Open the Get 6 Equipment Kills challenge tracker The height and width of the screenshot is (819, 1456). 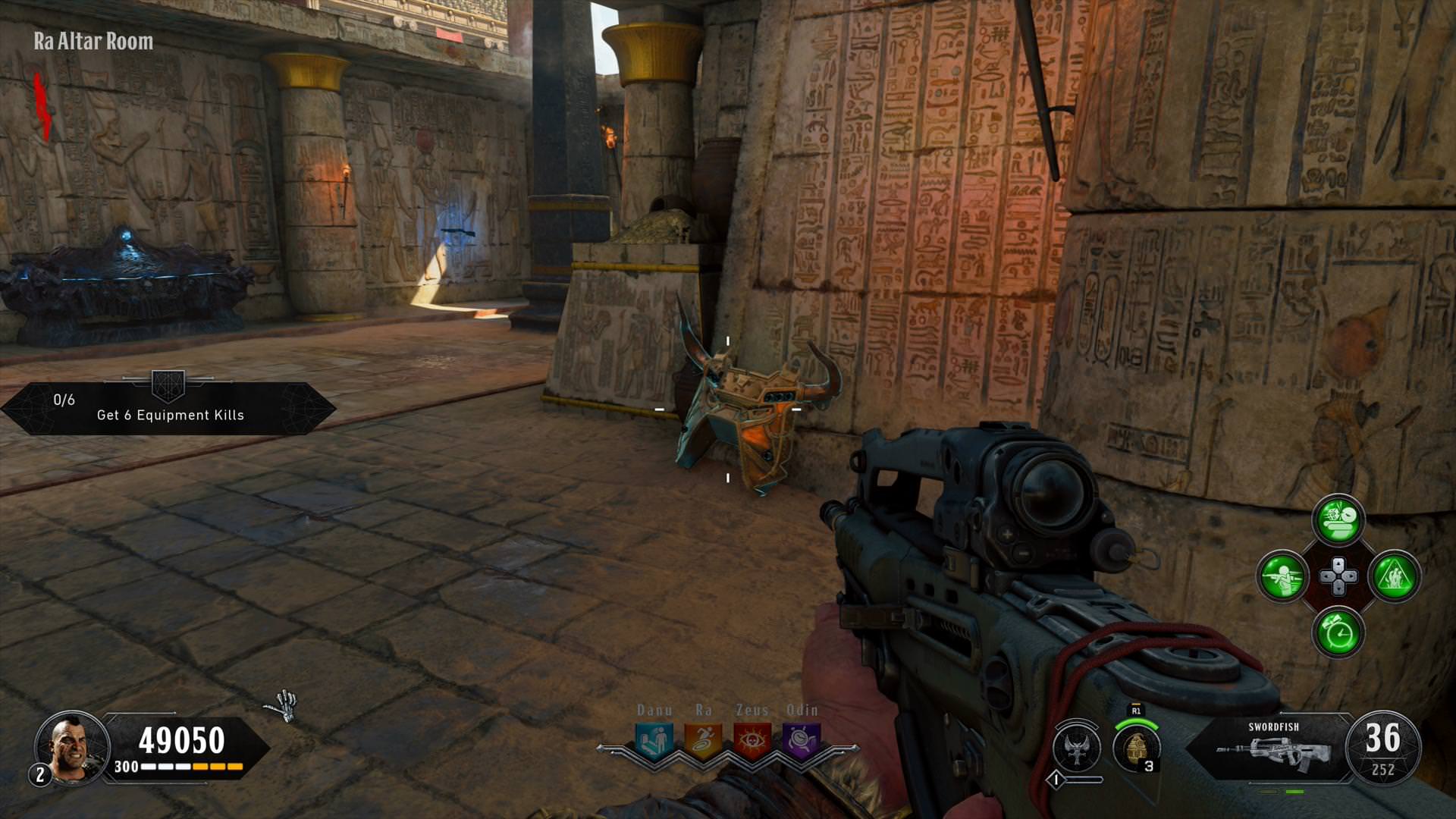pyautogui.click(x=168, y=408)
